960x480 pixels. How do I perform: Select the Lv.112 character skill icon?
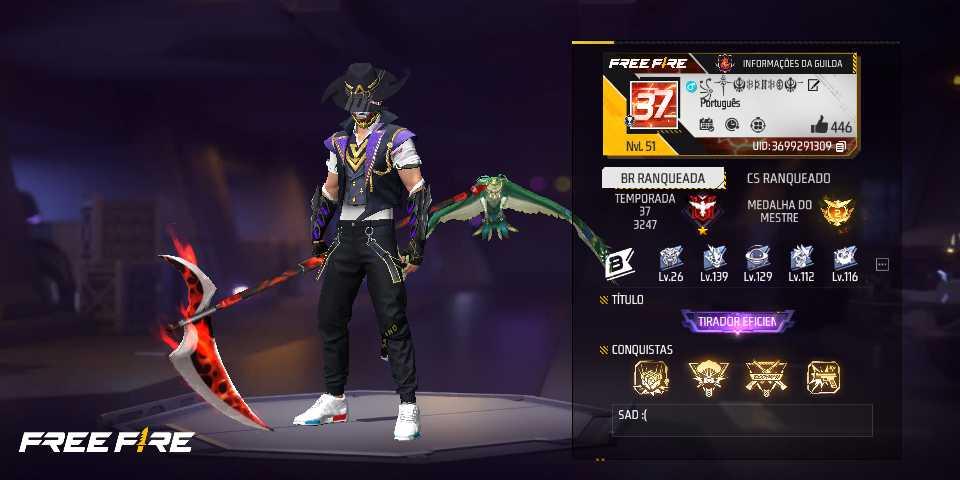[802, 257]
